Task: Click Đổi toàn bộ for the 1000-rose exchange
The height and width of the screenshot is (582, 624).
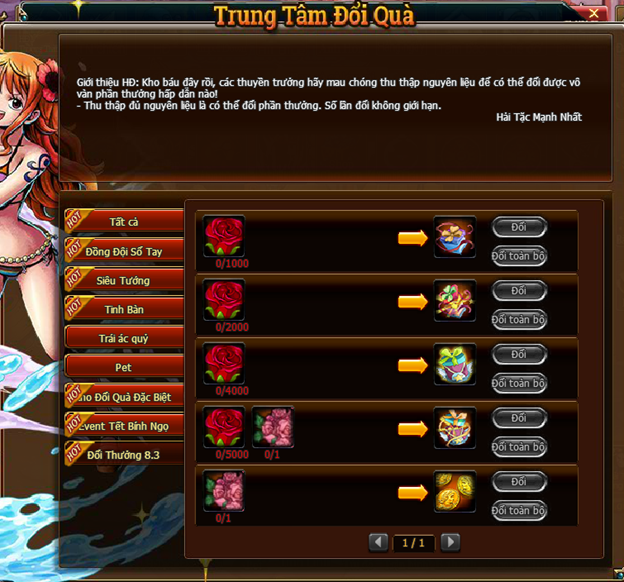Action: 519,255
